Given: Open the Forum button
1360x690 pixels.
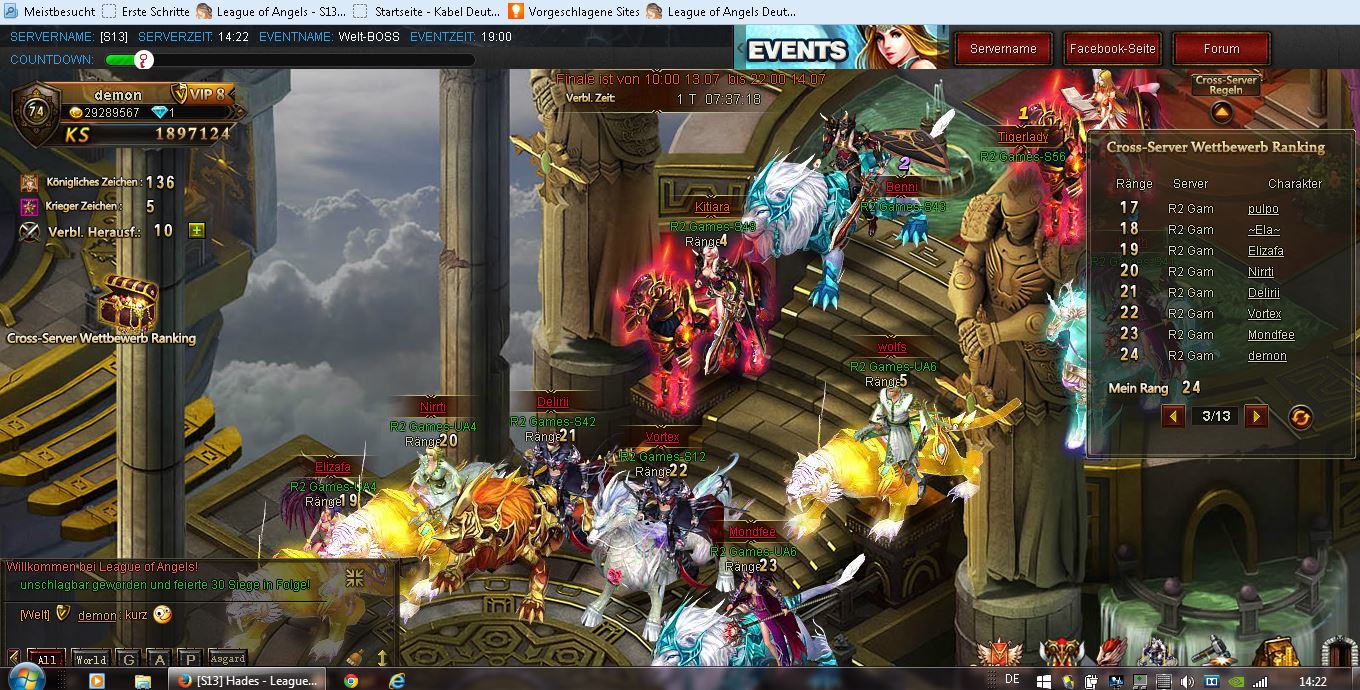Looking at the screenshot, I should (1221, 48).
